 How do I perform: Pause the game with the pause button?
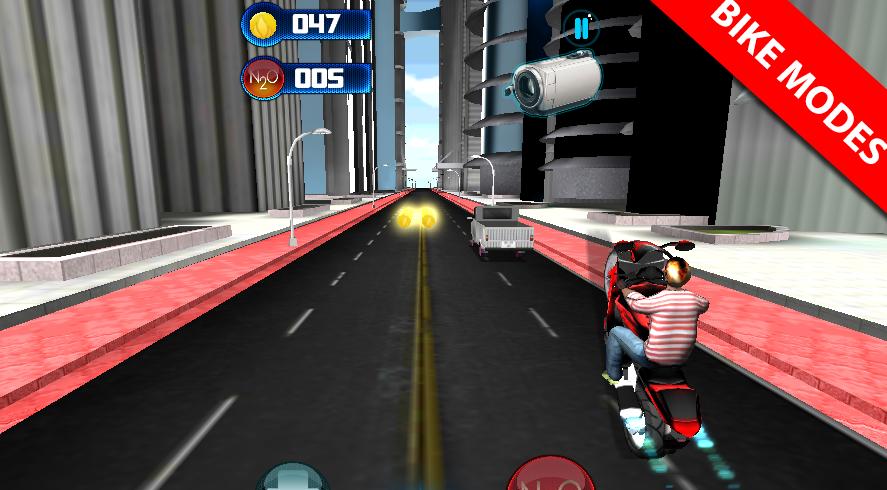581,28
